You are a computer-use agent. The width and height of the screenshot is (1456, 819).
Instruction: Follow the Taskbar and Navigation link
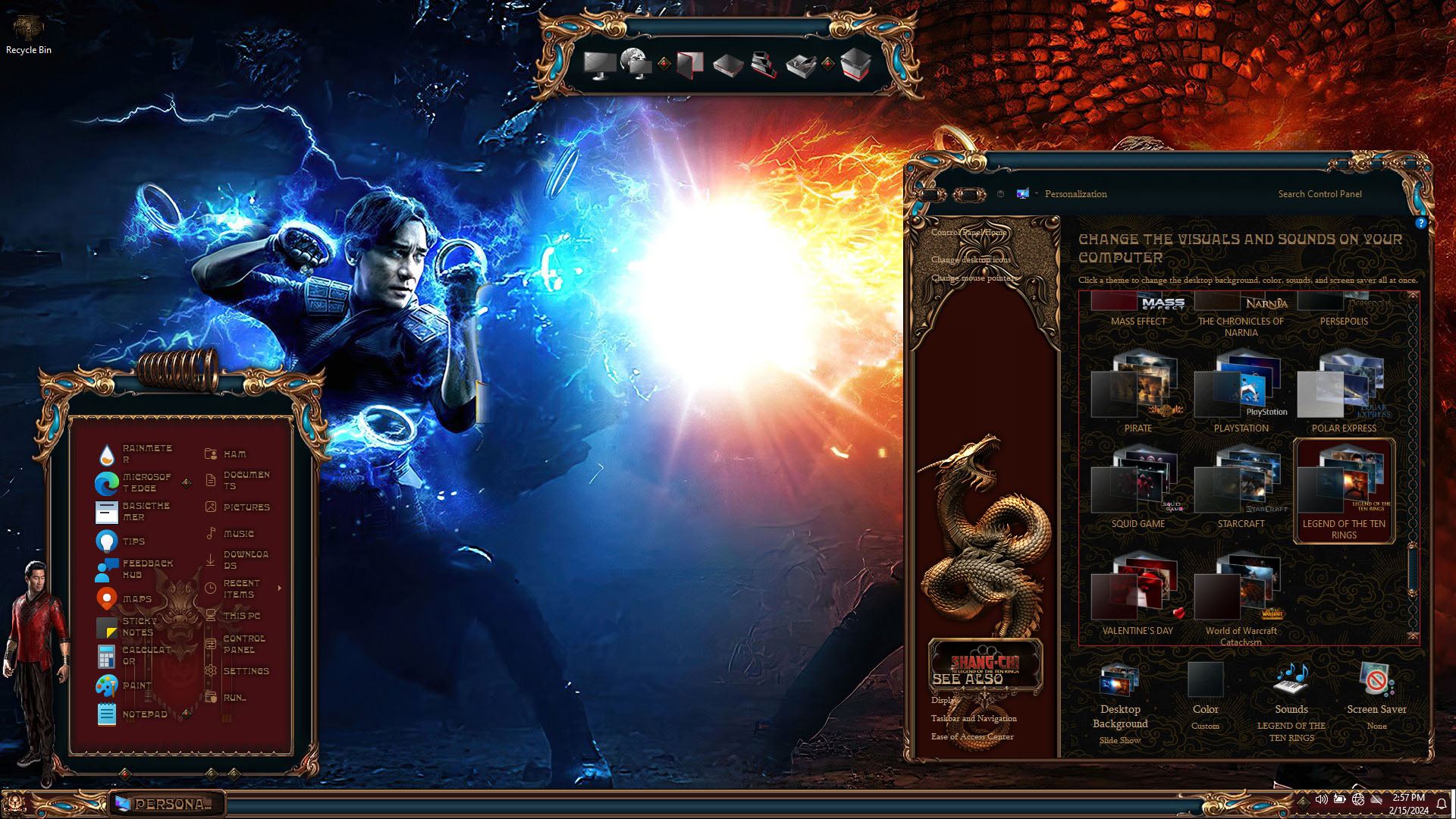click(974, 719)
